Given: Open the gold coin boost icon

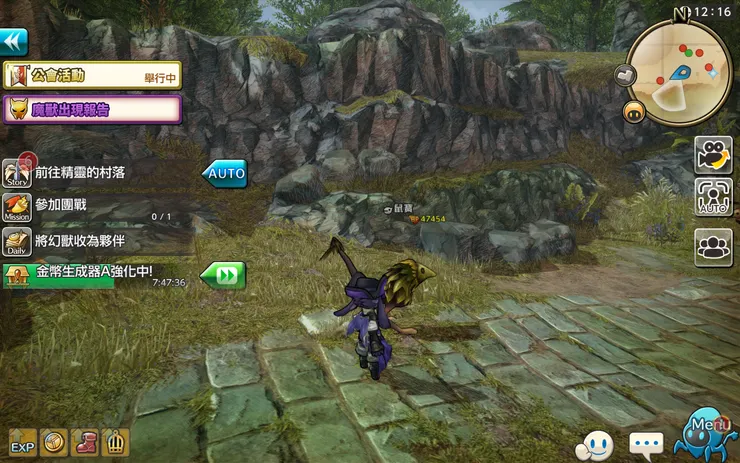Looking at the screenshot, I should pos(54,441).
